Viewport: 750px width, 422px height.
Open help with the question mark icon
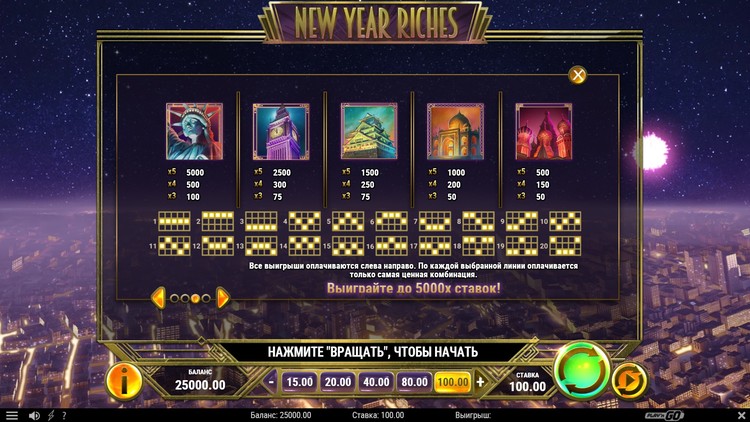(64, 415)
